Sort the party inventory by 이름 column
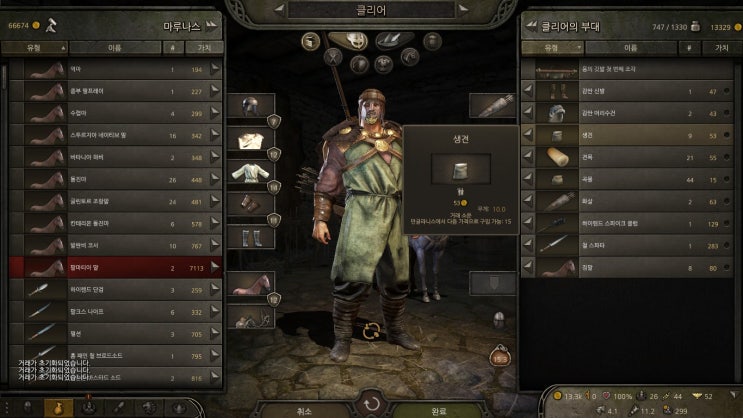 tap(630, 47)
